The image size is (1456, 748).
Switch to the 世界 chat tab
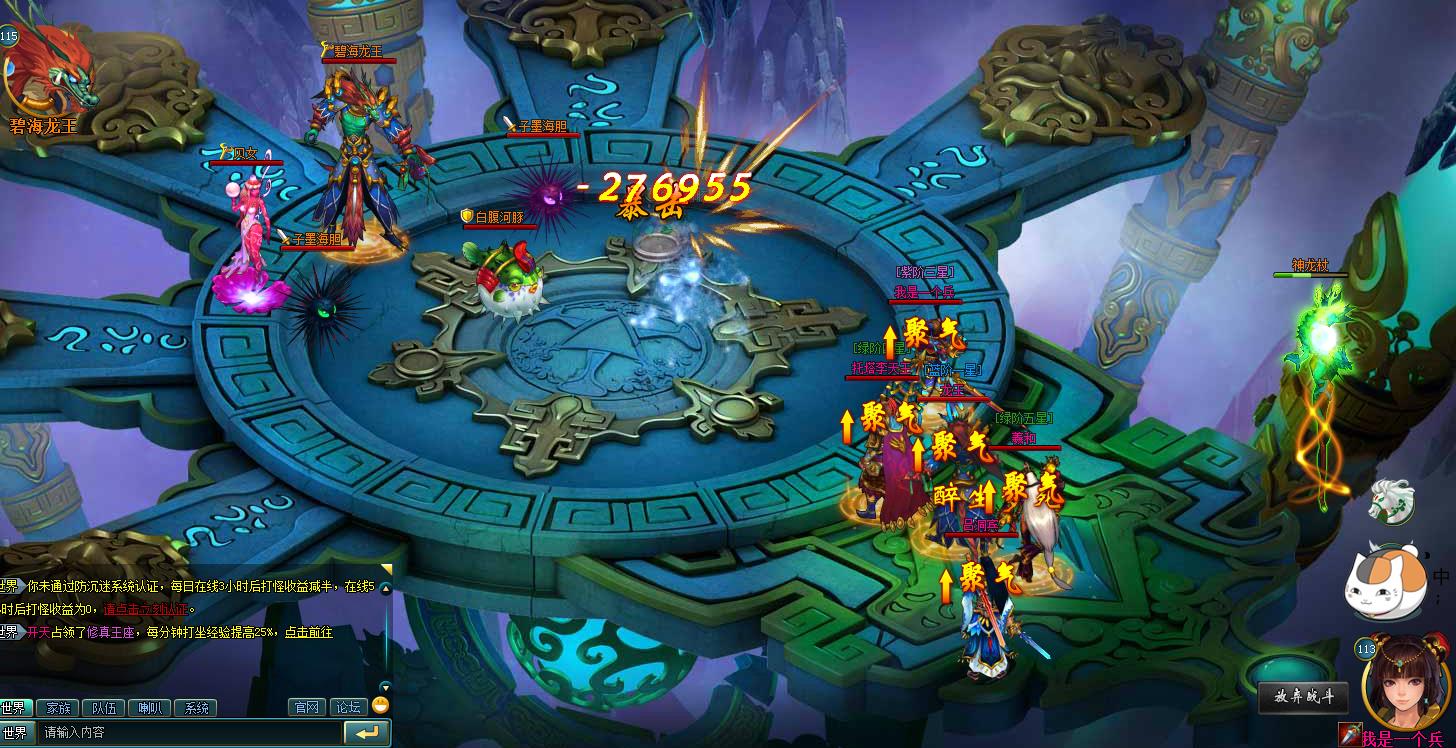pyautogui.click(x=16, y=708)
